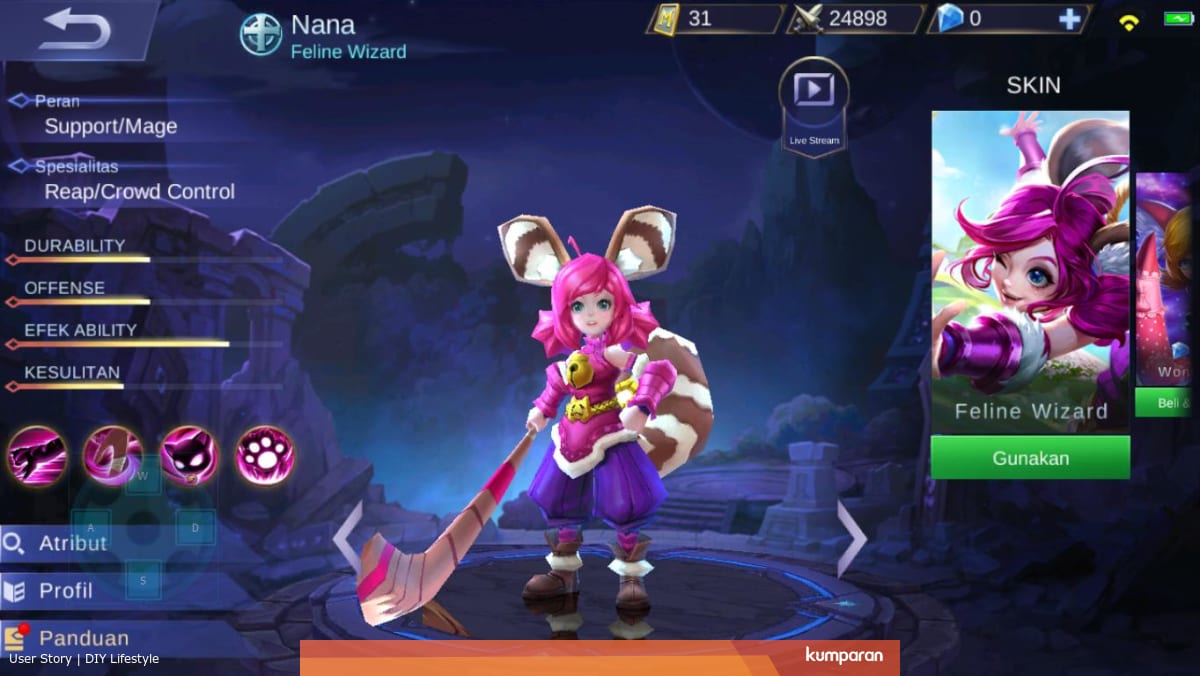1200x676 pixels.
Task: Go back using the return arrow
Action: click(75, 28)
